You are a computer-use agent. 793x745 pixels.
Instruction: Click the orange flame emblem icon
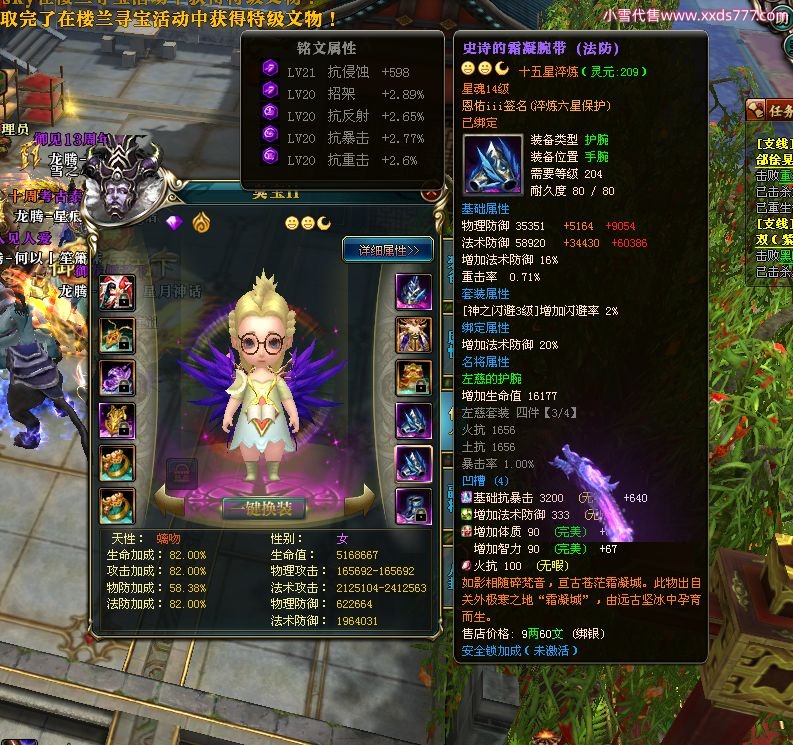pyautogui.click(x=201, y=222)
